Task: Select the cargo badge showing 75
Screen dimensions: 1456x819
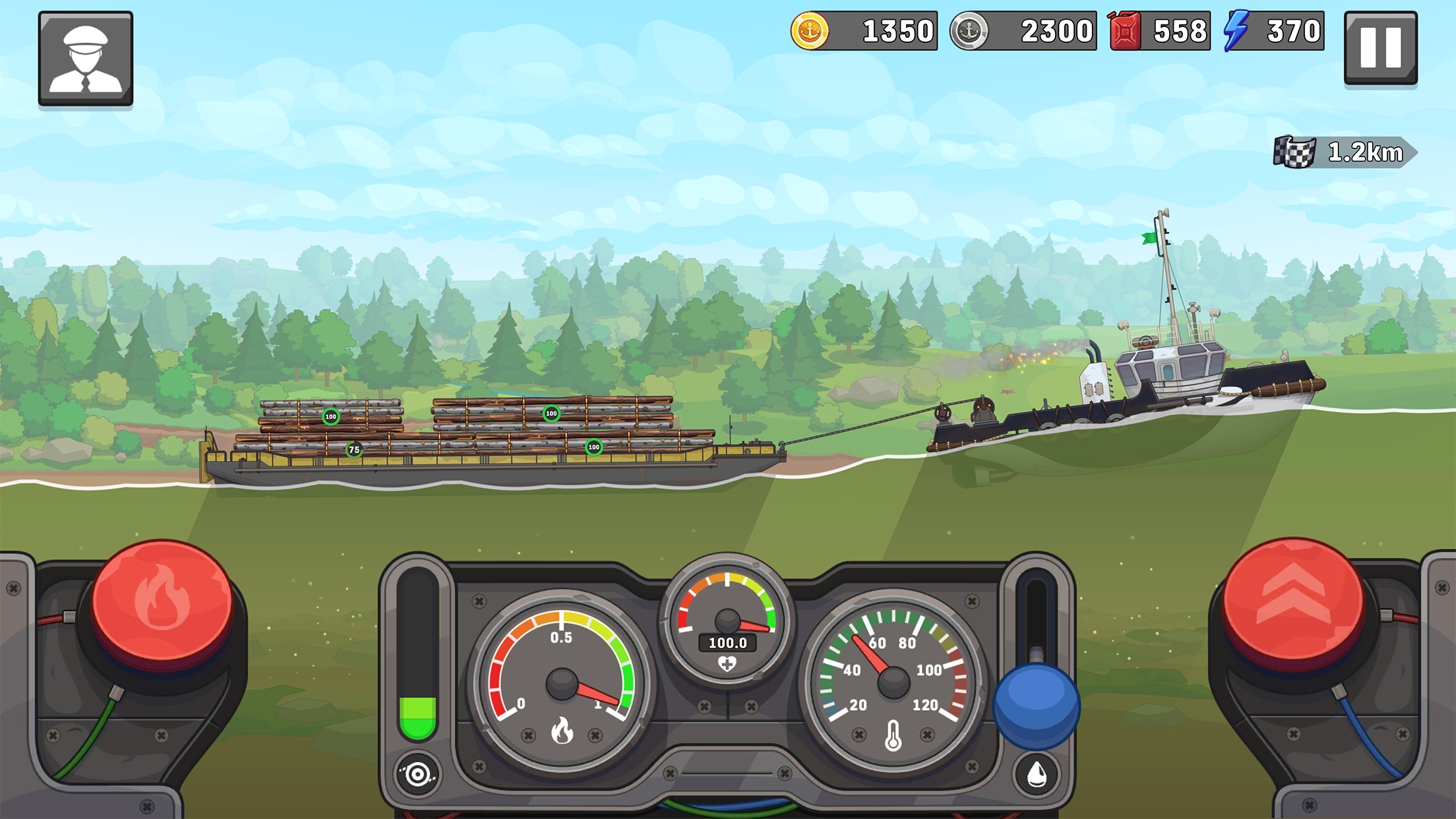Action: pyautogui.click(x=353, y=448)
